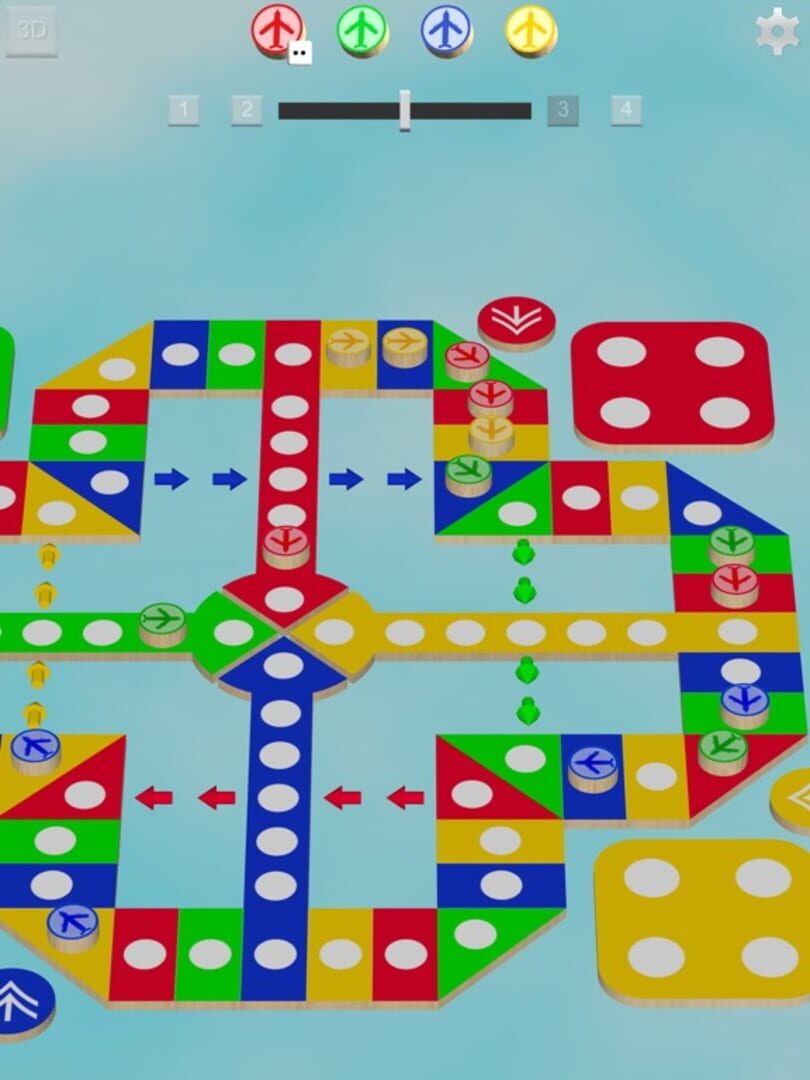
Task: Select the green plane on the green home lane
Action: click(x=163, y=622)
